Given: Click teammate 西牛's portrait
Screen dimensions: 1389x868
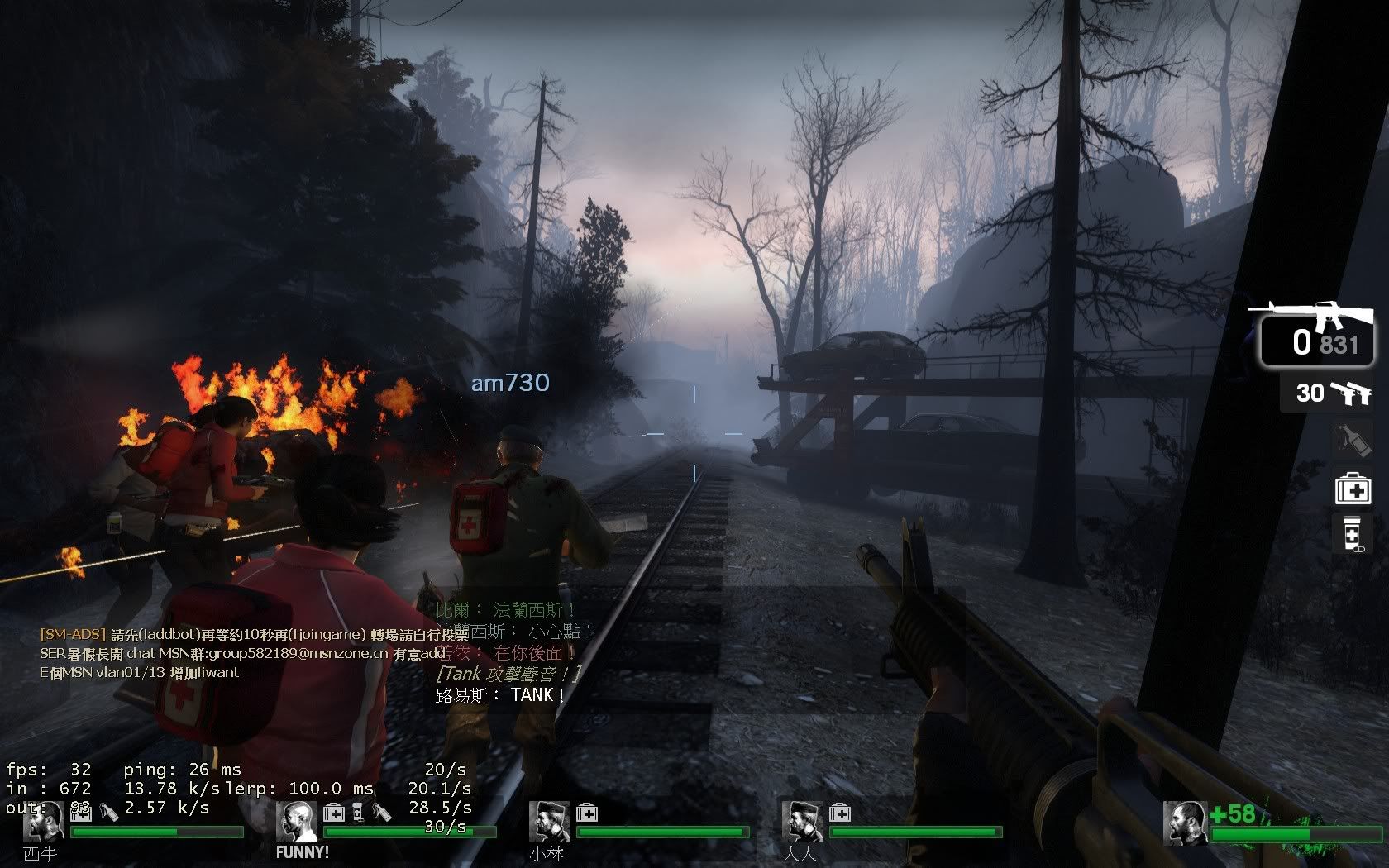Looking at the screenshot, I should coord(42,821).
